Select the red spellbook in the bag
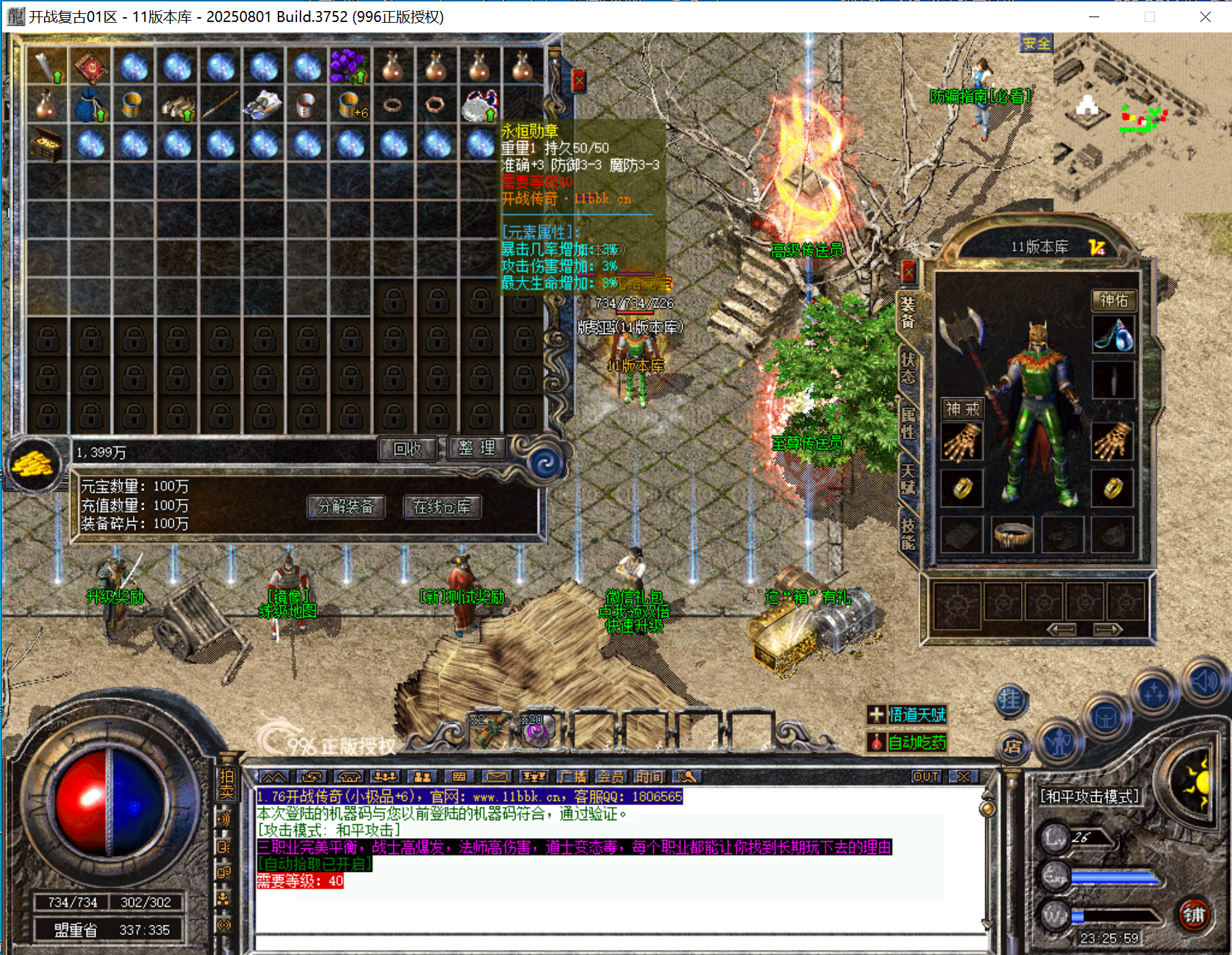This screenshot has width=1232, height=955. pos(91,67)
